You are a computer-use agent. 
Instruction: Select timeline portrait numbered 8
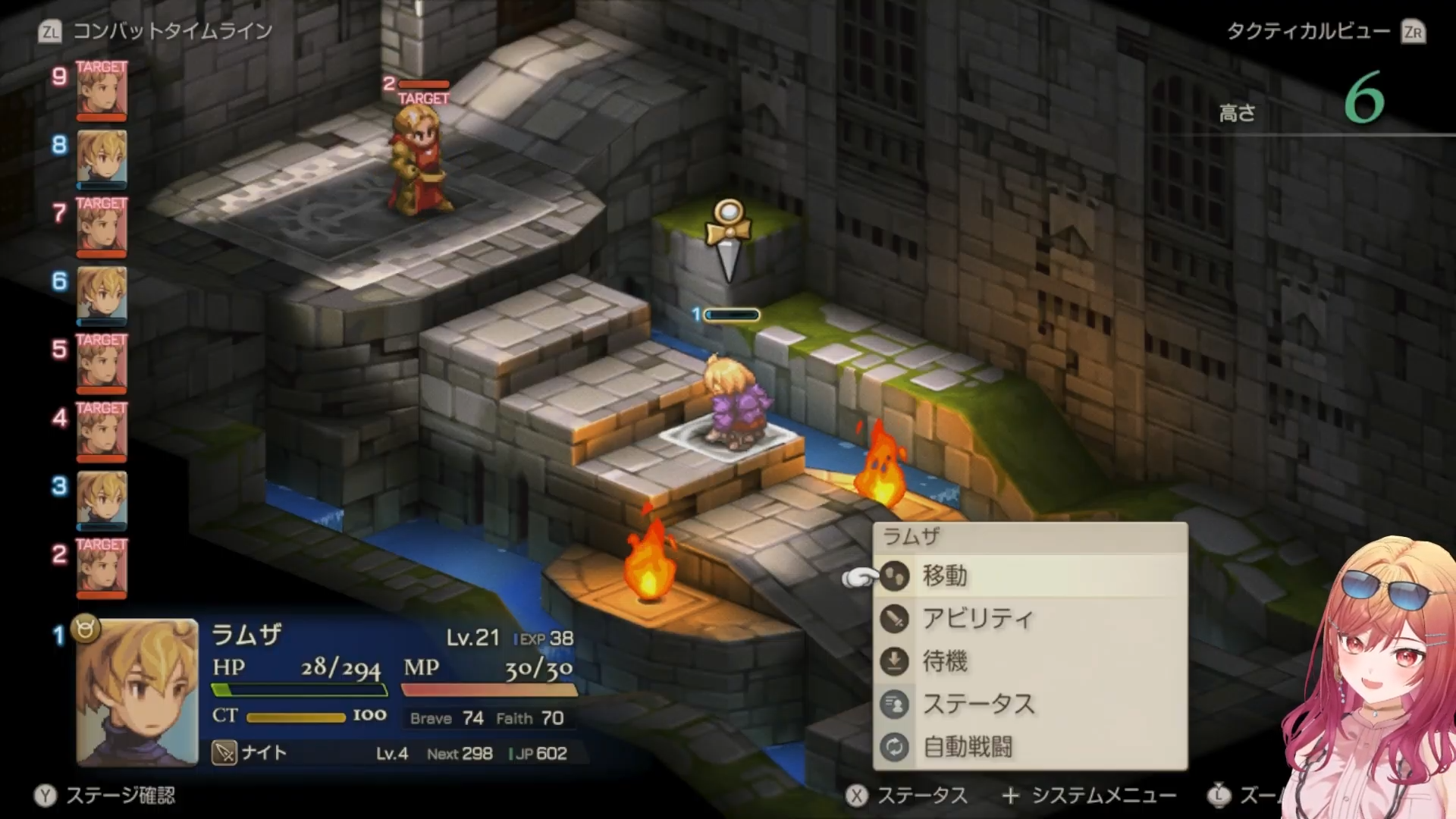(102, 158)
